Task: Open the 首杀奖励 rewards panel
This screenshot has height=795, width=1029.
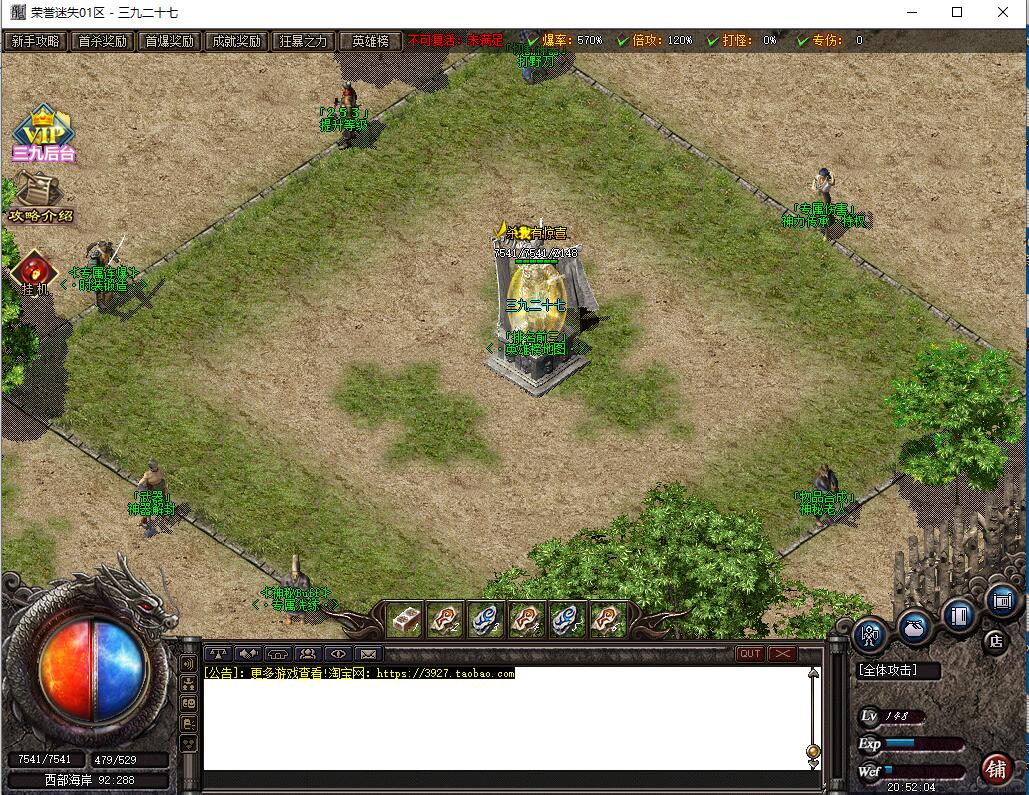Action: point(102,41)
